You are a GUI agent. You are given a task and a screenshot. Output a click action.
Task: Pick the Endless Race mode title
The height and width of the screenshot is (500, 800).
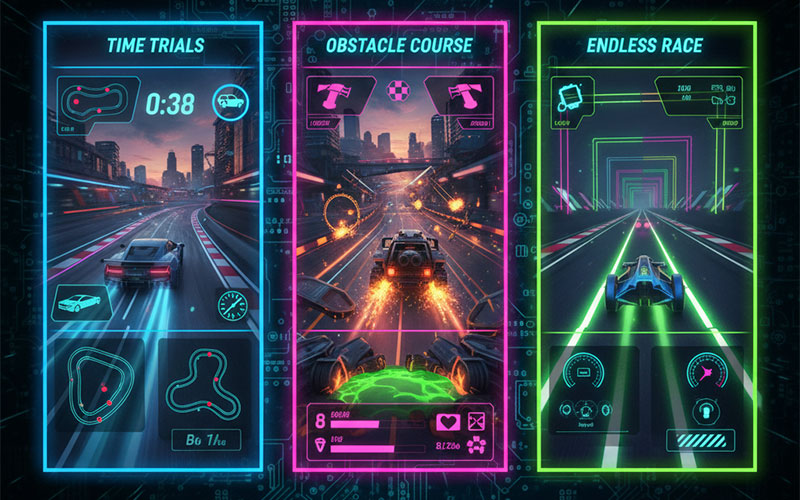tap(644, 46)
